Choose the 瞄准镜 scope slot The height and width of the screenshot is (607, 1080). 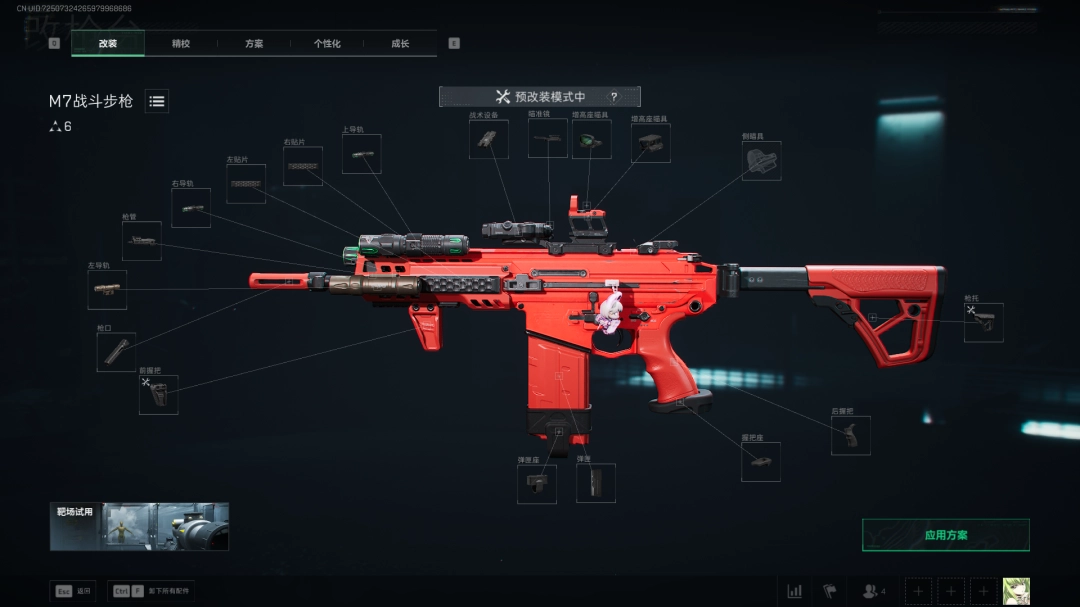click(547, 140)
